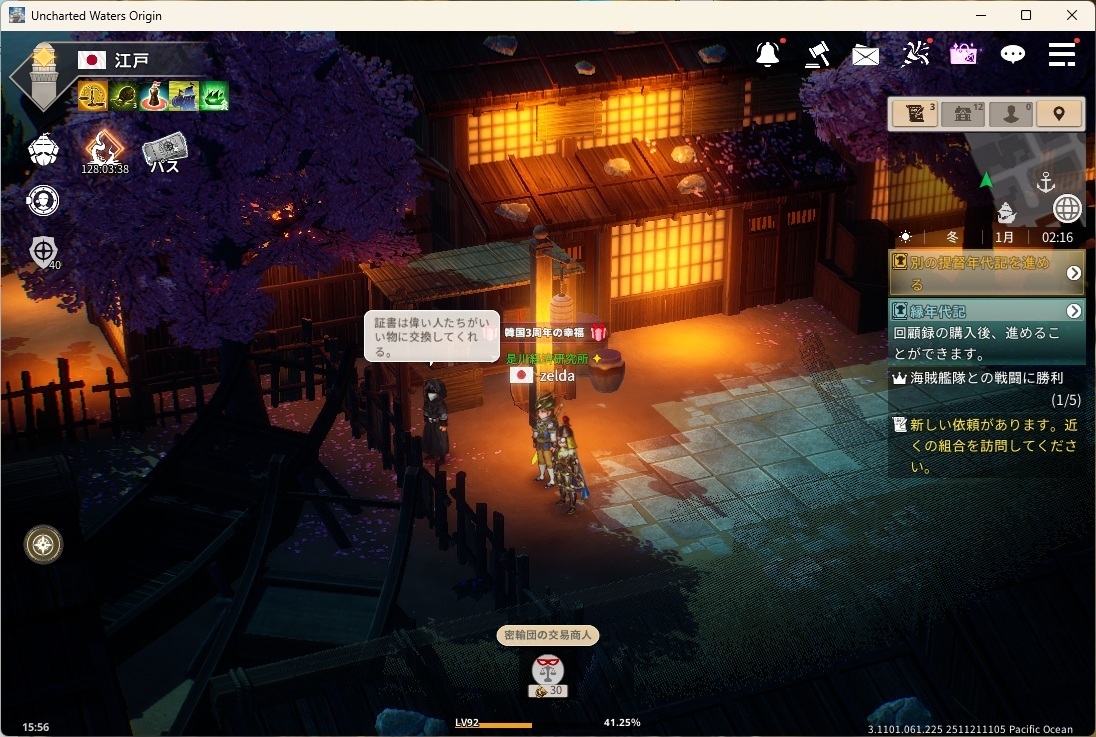Check the mail envelope
The image size is (1096, 737).
click(x=865, y=55)
